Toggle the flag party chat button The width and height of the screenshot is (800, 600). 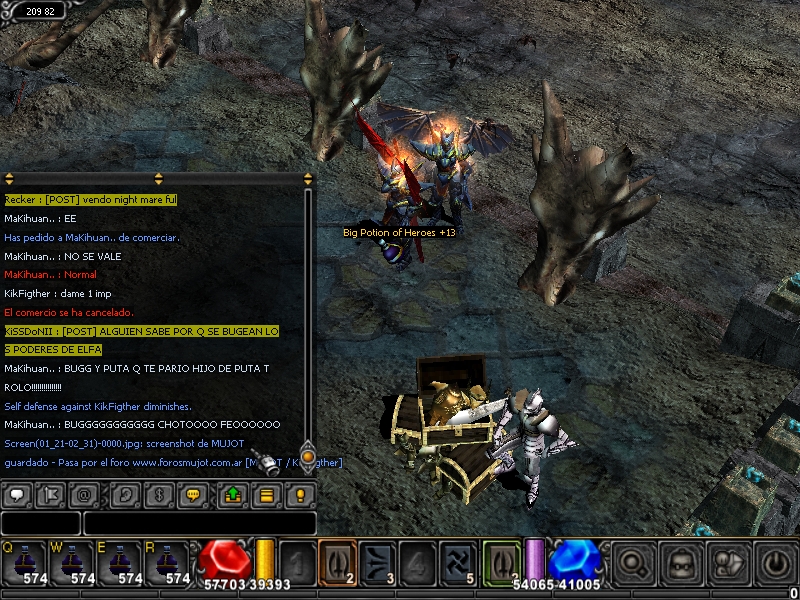click(x=51, y=494)
